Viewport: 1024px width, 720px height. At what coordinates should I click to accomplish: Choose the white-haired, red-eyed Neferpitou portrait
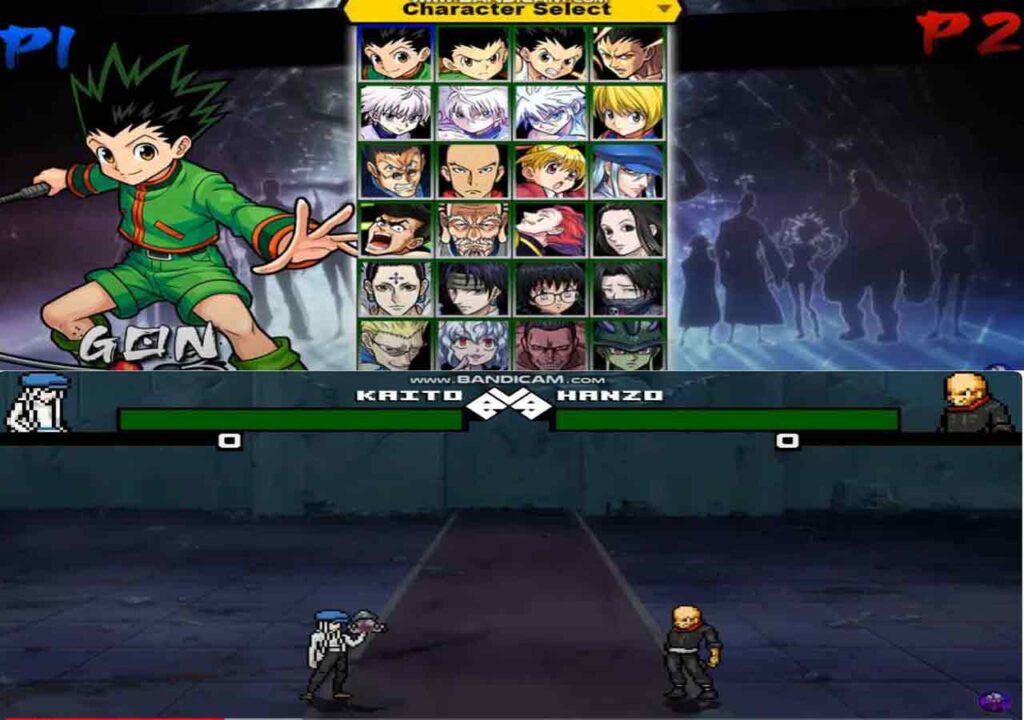tap(473, 345)
